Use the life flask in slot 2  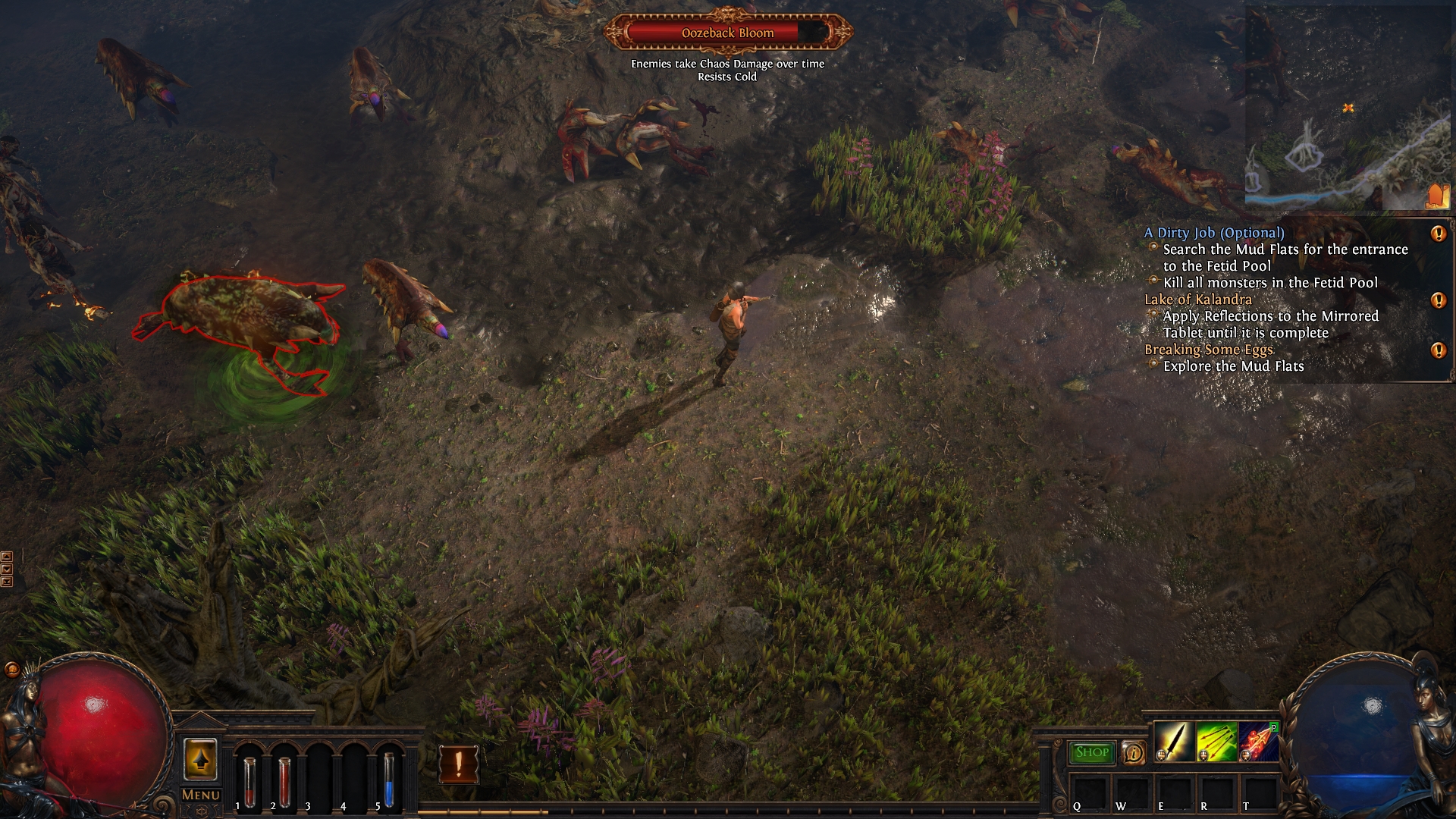284,781
